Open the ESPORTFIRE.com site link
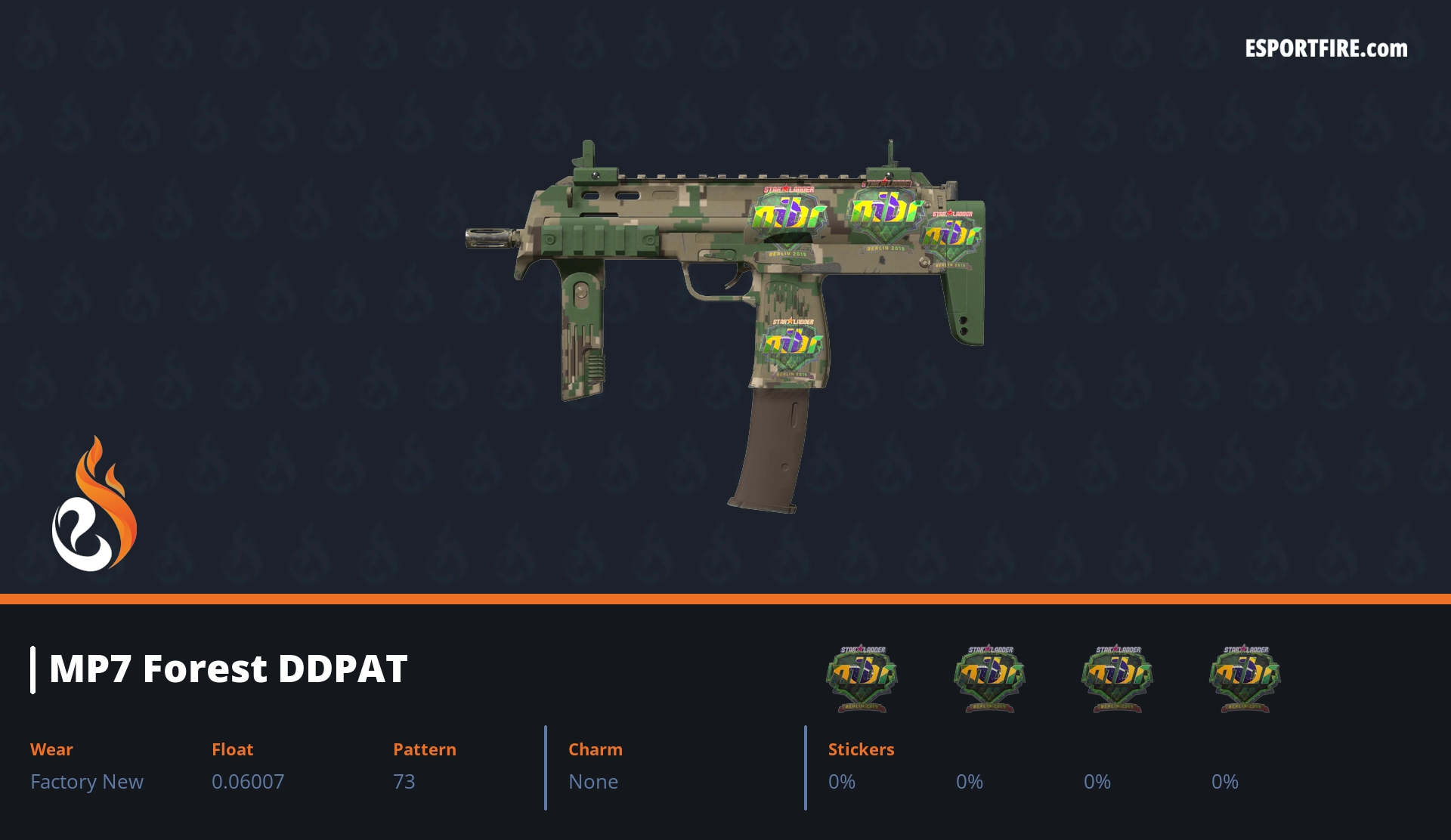1451x840 pixels. point(1326,49)
